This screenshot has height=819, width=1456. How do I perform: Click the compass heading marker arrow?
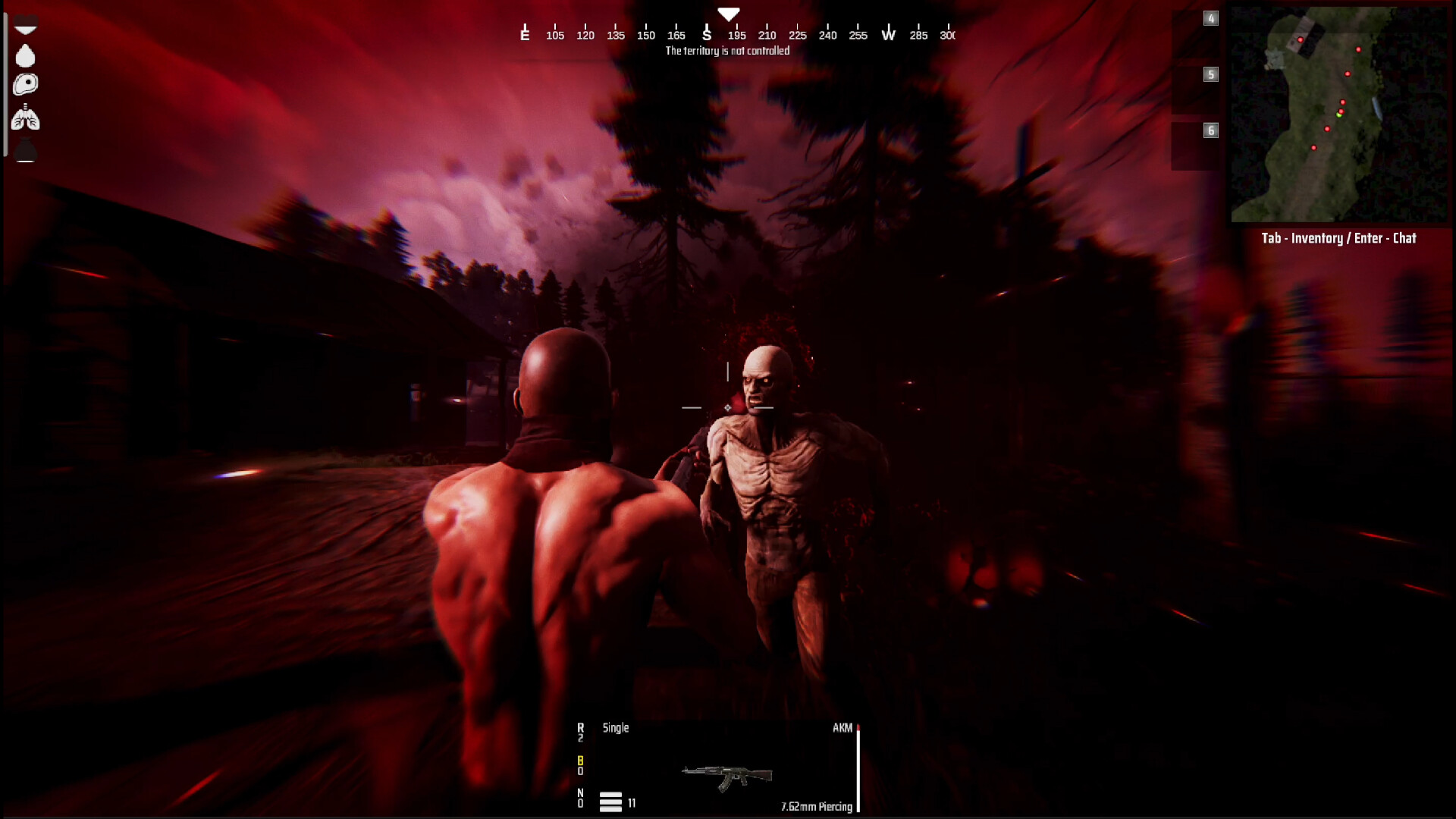click(x=729, y=12)
